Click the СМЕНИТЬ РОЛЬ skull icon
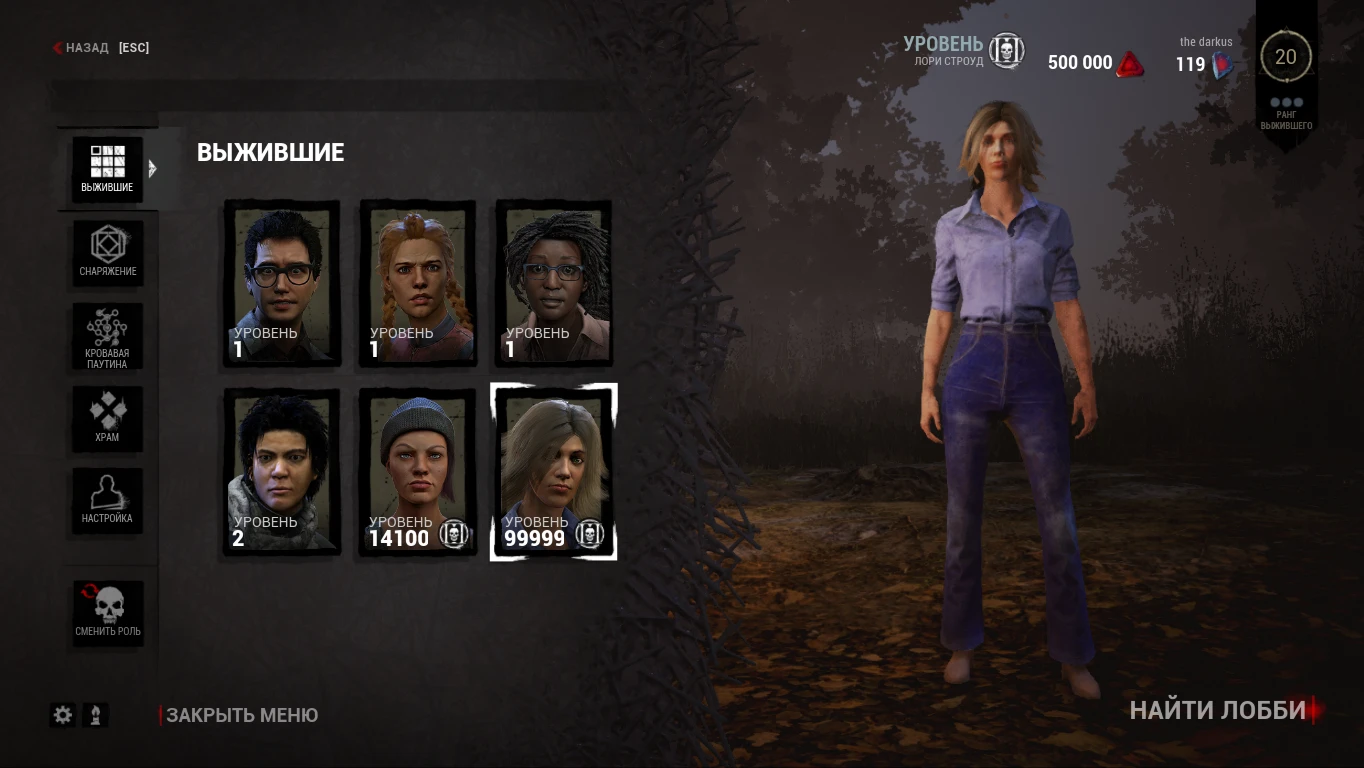Viewport: 1364px width, 768px height. pyautogui.click(x=107, y=612)
